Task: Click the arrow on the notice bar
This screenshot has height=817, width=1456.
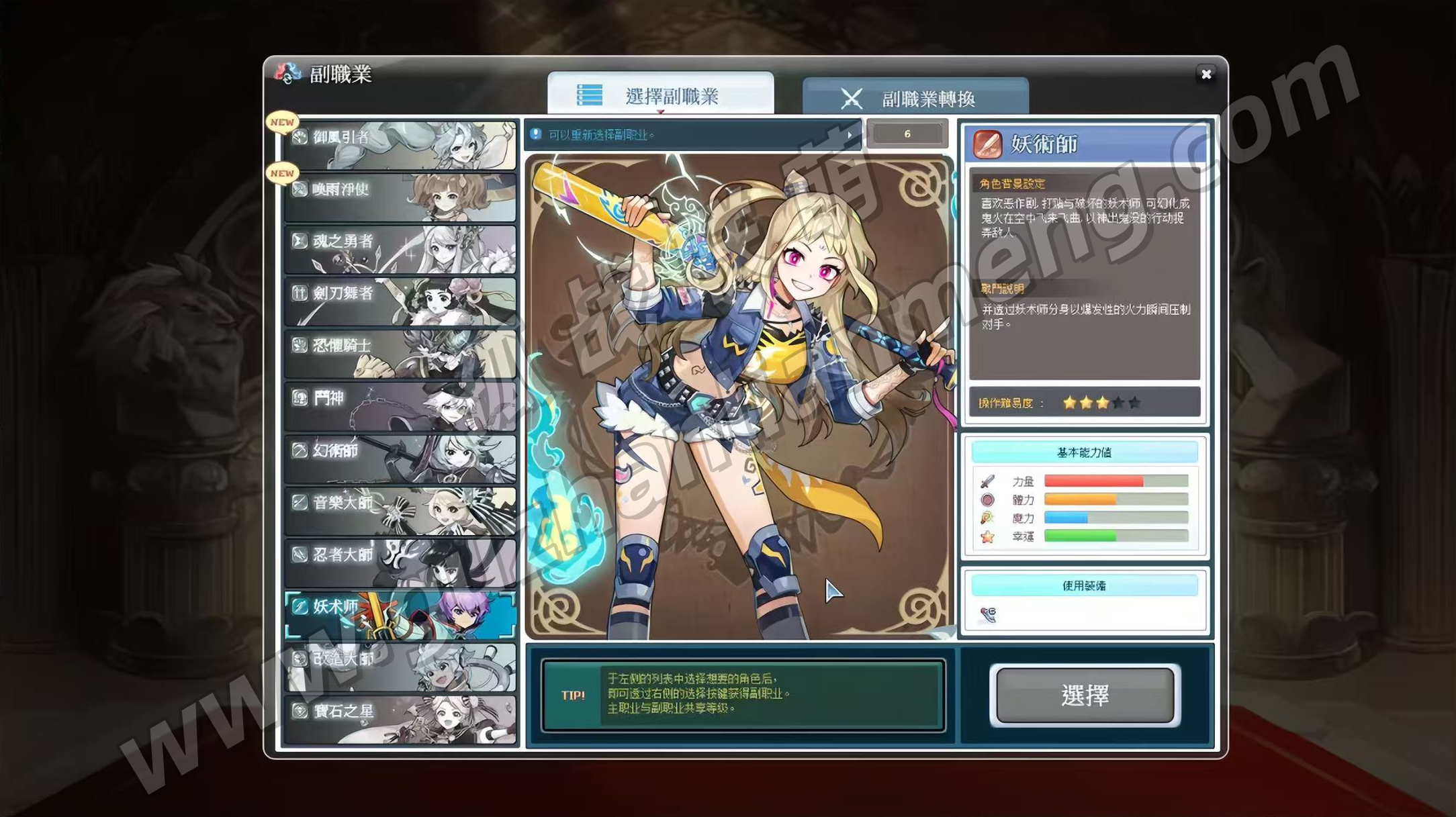Action: coord(850,135)
